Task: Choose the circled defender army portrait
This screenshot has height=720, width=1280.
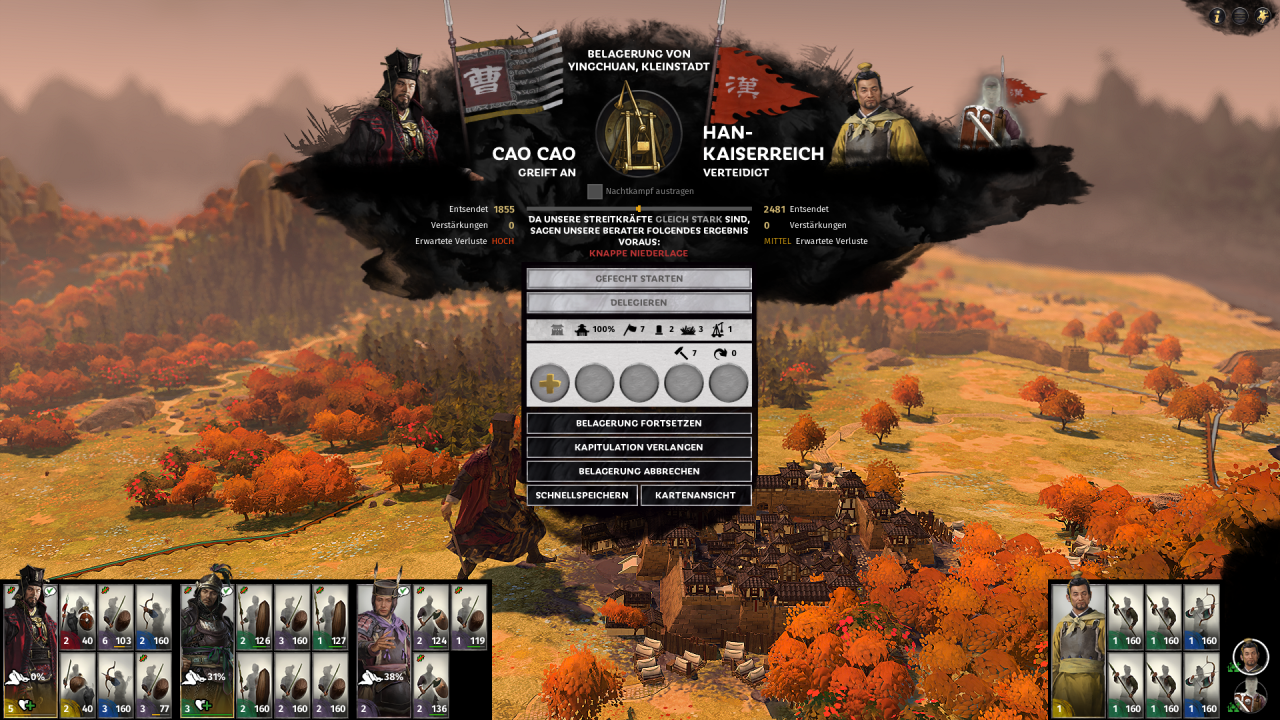Action: click(x=1250, y=656)
